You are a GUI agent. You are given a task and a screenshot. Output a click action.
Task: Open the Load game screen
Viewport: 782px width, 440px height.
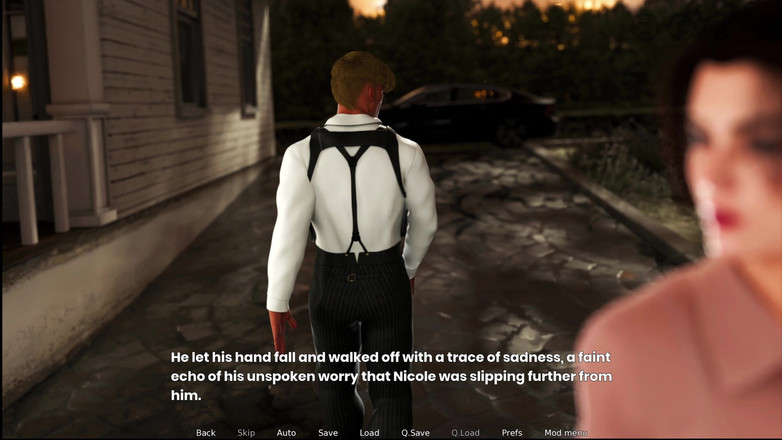[369, 433]
